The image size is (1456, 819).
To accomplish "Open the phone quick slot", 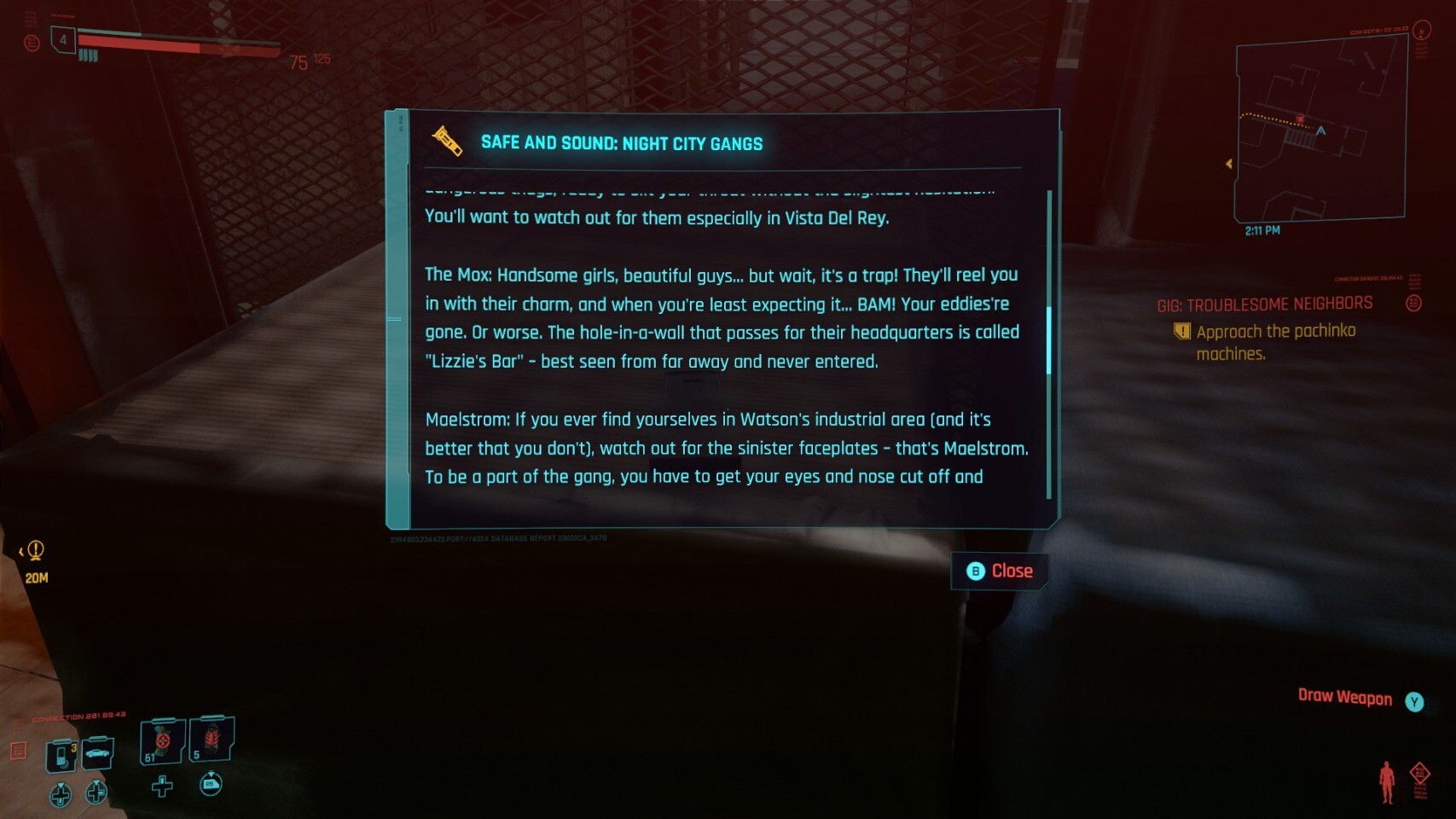I will 61,756.
